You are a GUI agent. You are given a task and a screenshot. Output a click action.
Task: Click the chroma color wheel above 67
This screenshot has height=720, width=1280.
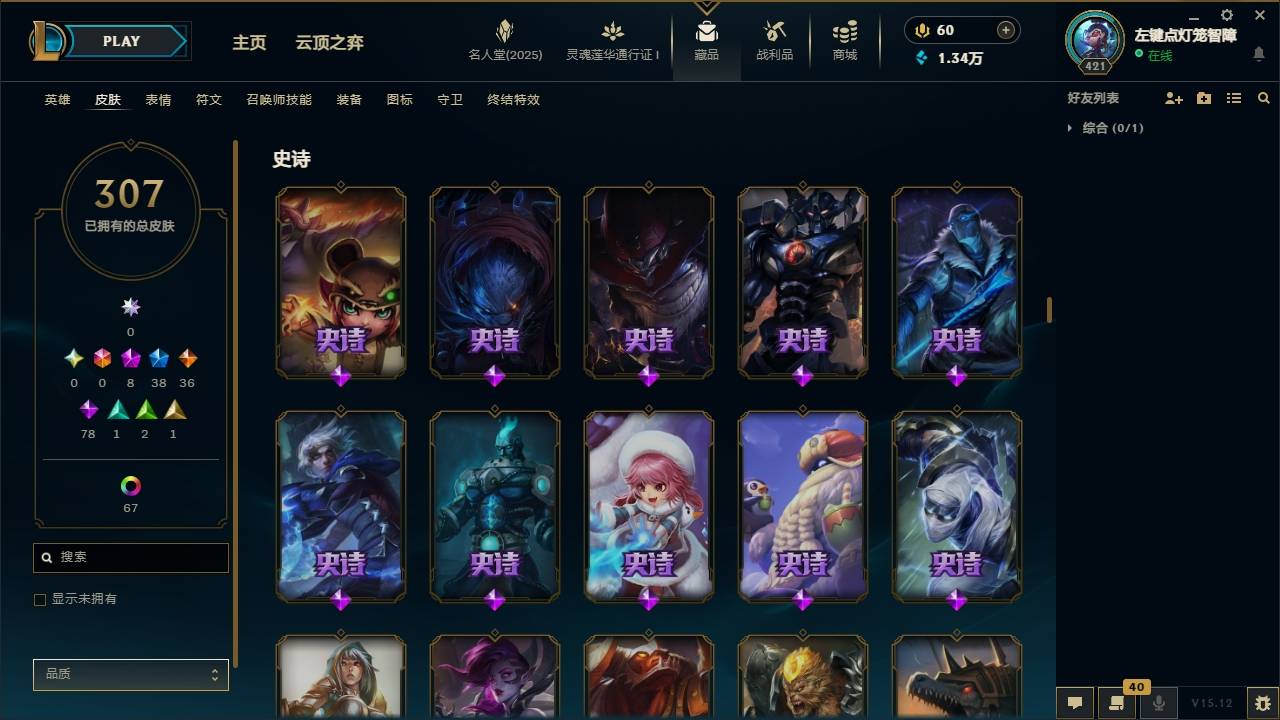[x=129, y=487]
